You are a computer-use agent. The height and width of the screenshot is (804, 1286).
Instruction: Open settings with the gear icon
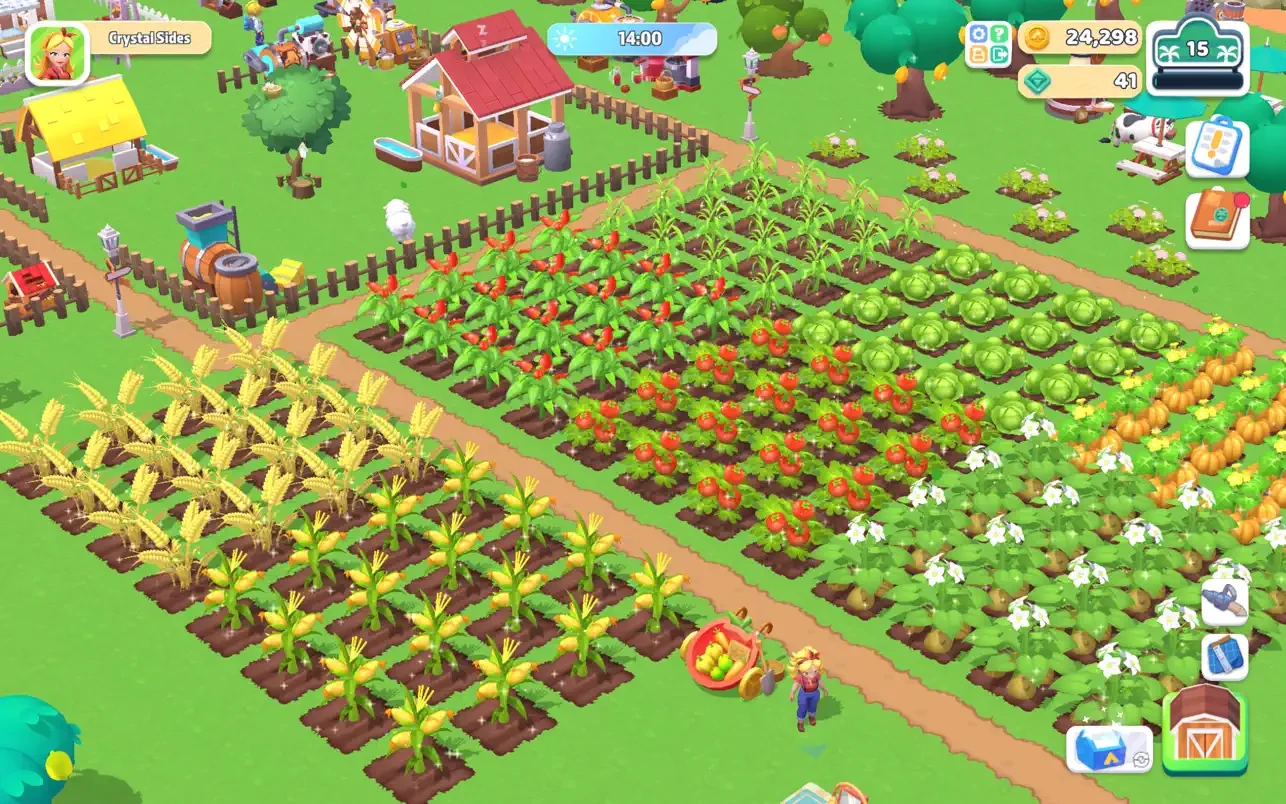(x=979, y=35)
